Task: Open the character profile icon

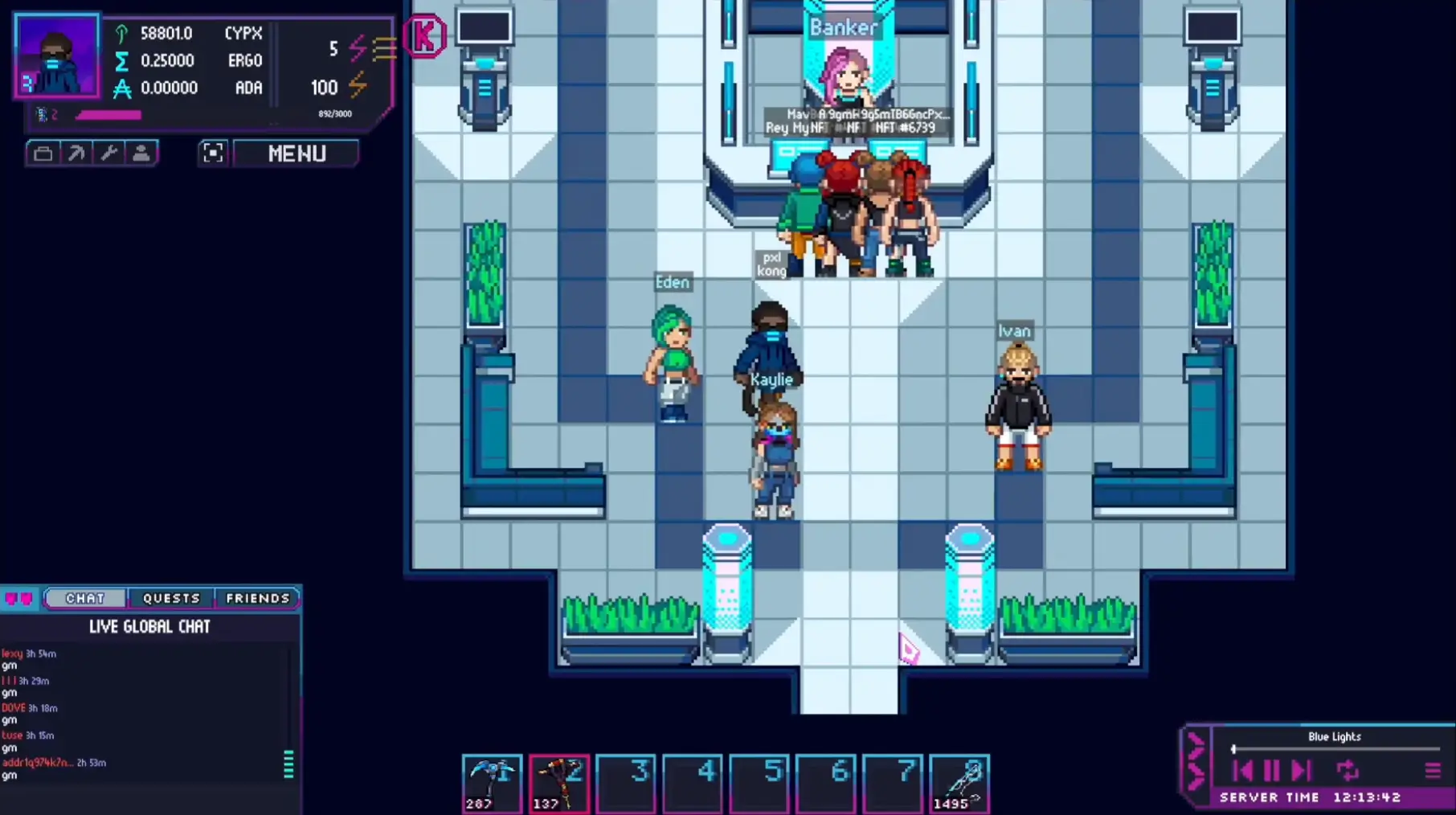Action: point(141,153)
